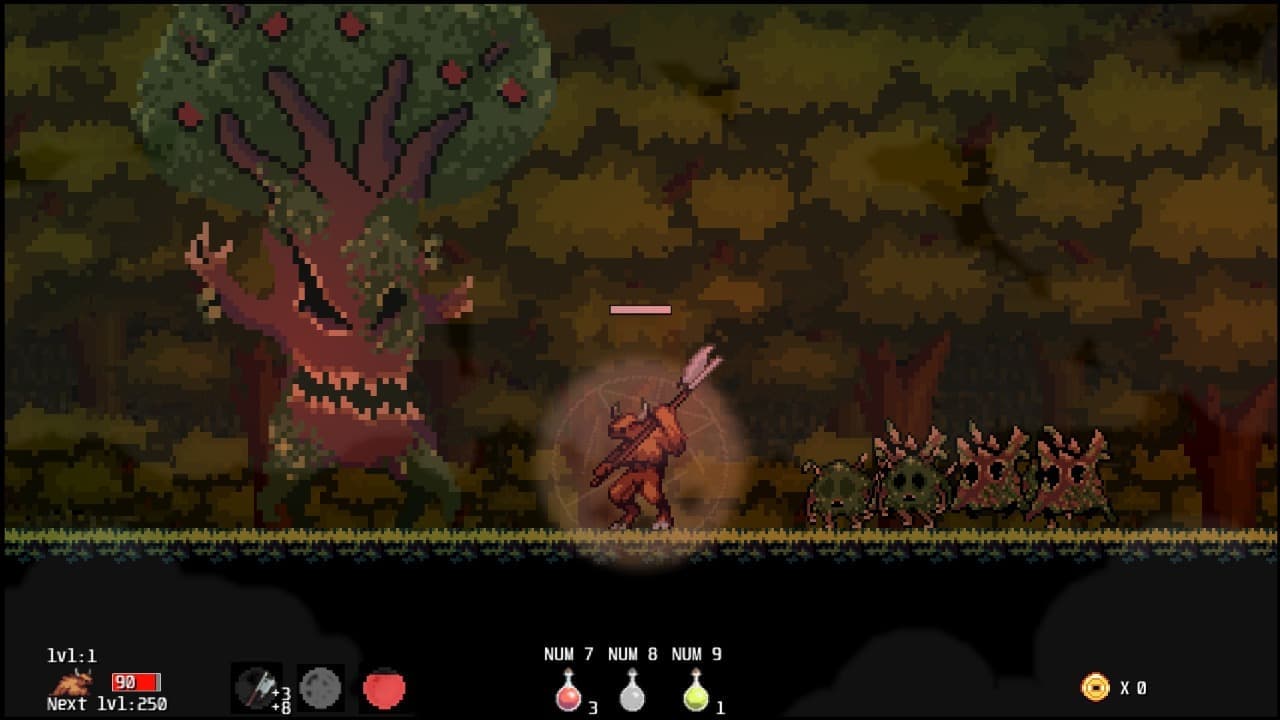Viewport: 1280px width, 720px height.
Task: Use the red health potion
Action: click(568, 691)
